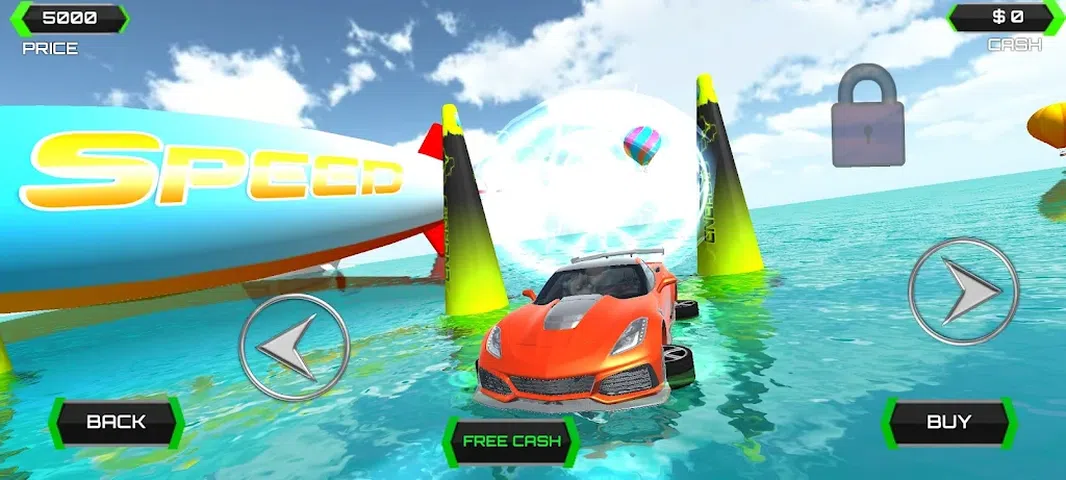This screenshot has height=480, width=1066.
Task: Claim free cash with FREE CASH button
Action: click(x=510, y=441)
